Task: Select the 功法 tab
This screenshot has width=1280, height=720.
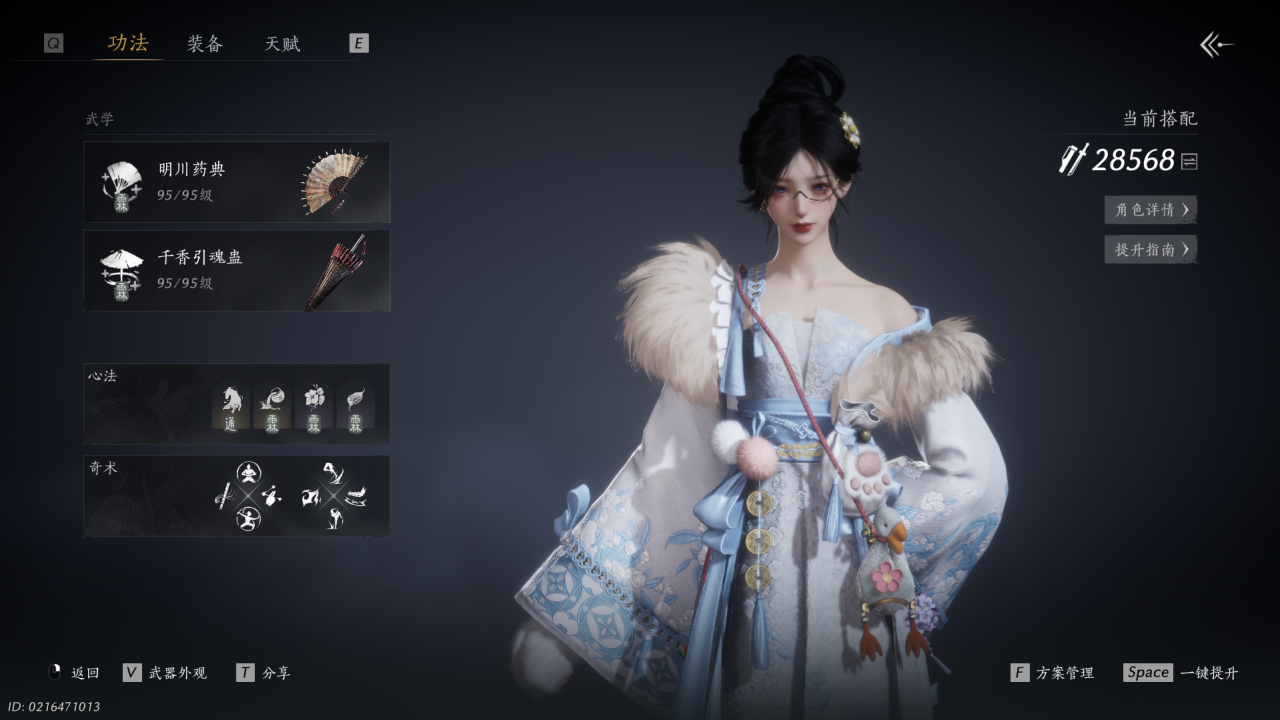Action: pos(128,43)
